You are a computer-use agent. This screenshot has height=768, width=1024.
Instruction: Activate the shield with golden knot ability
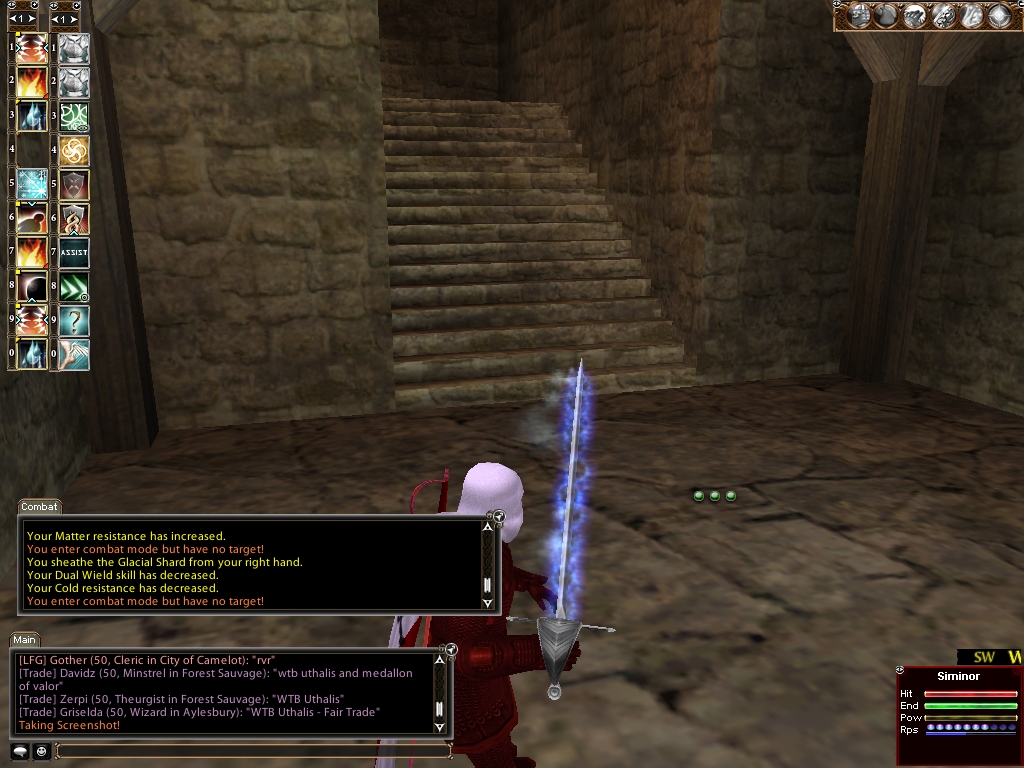point(74,219)
